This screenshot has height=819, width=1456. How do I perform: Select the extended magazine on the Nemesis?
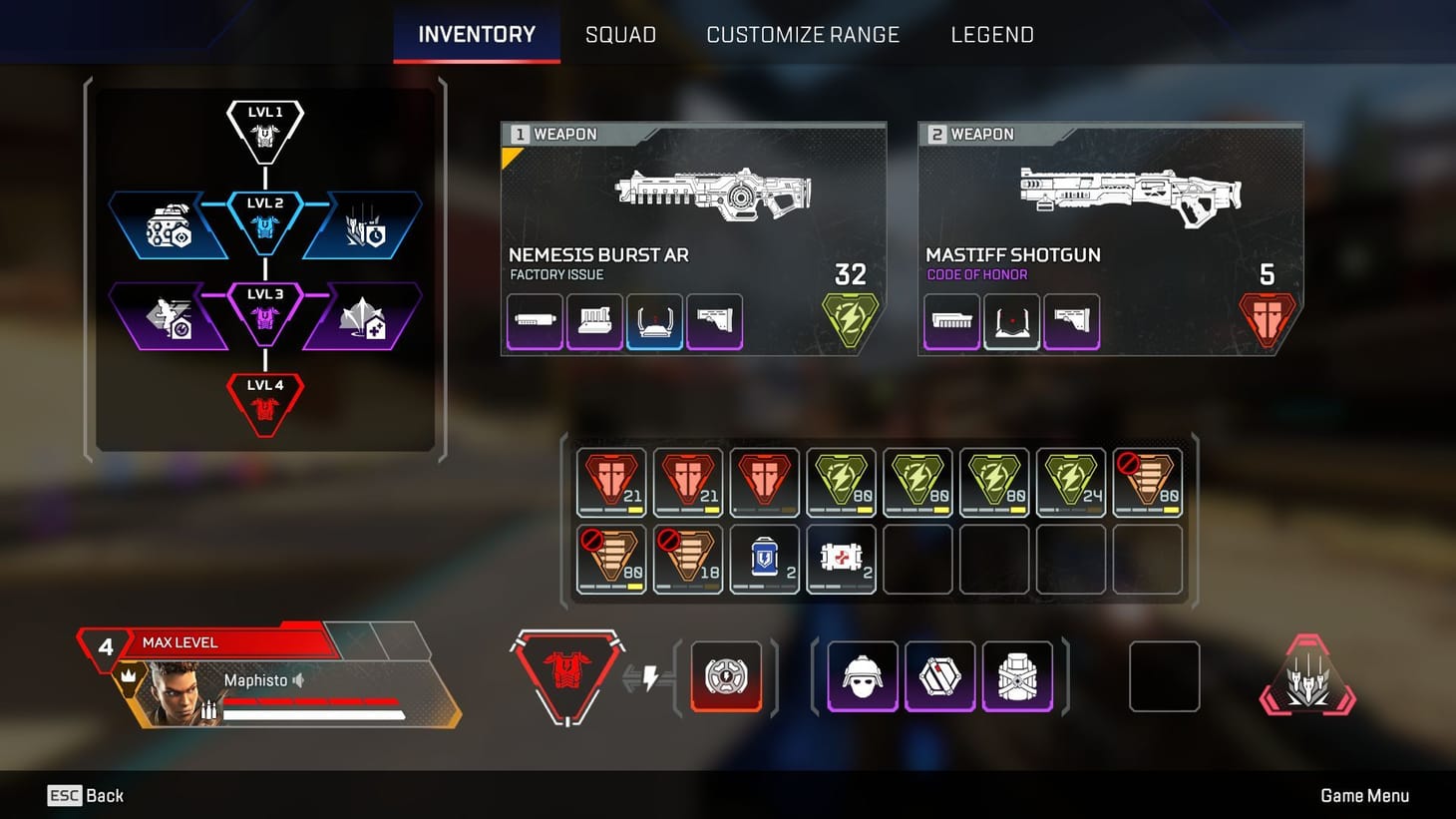point(594,321)
